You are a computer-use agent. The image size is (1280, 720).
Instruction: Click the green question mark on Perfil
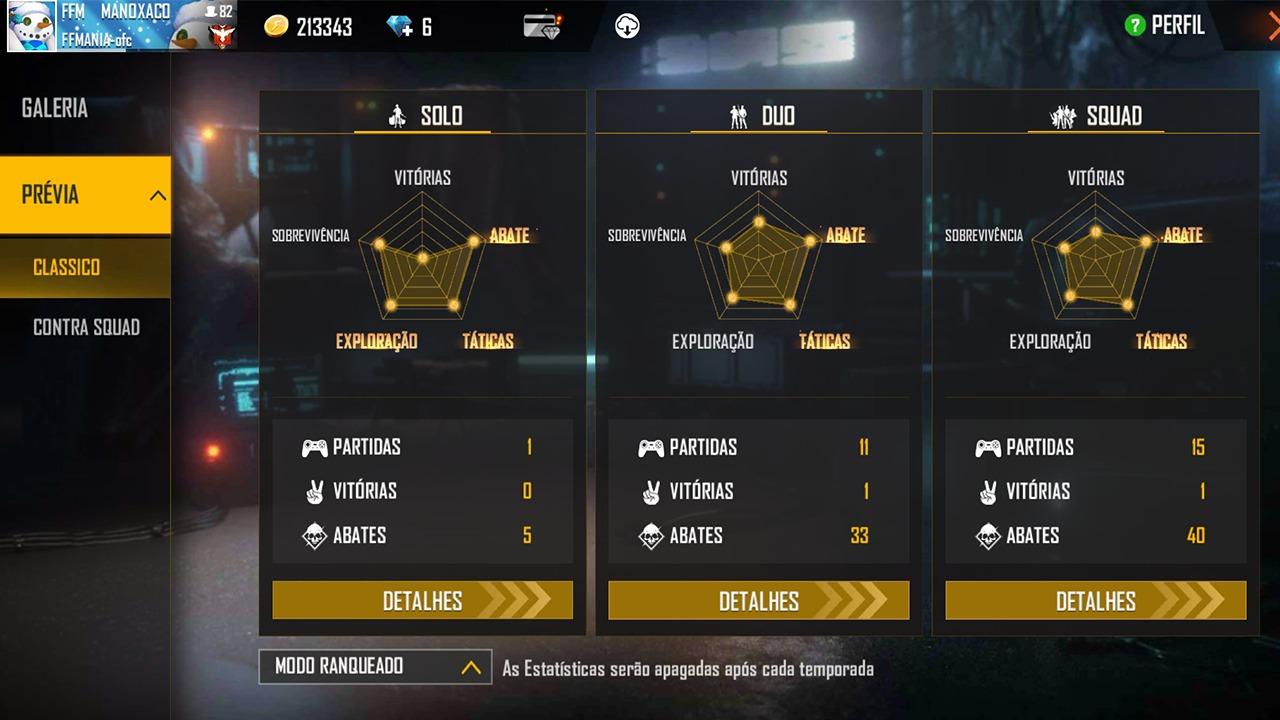point(1134,26)
